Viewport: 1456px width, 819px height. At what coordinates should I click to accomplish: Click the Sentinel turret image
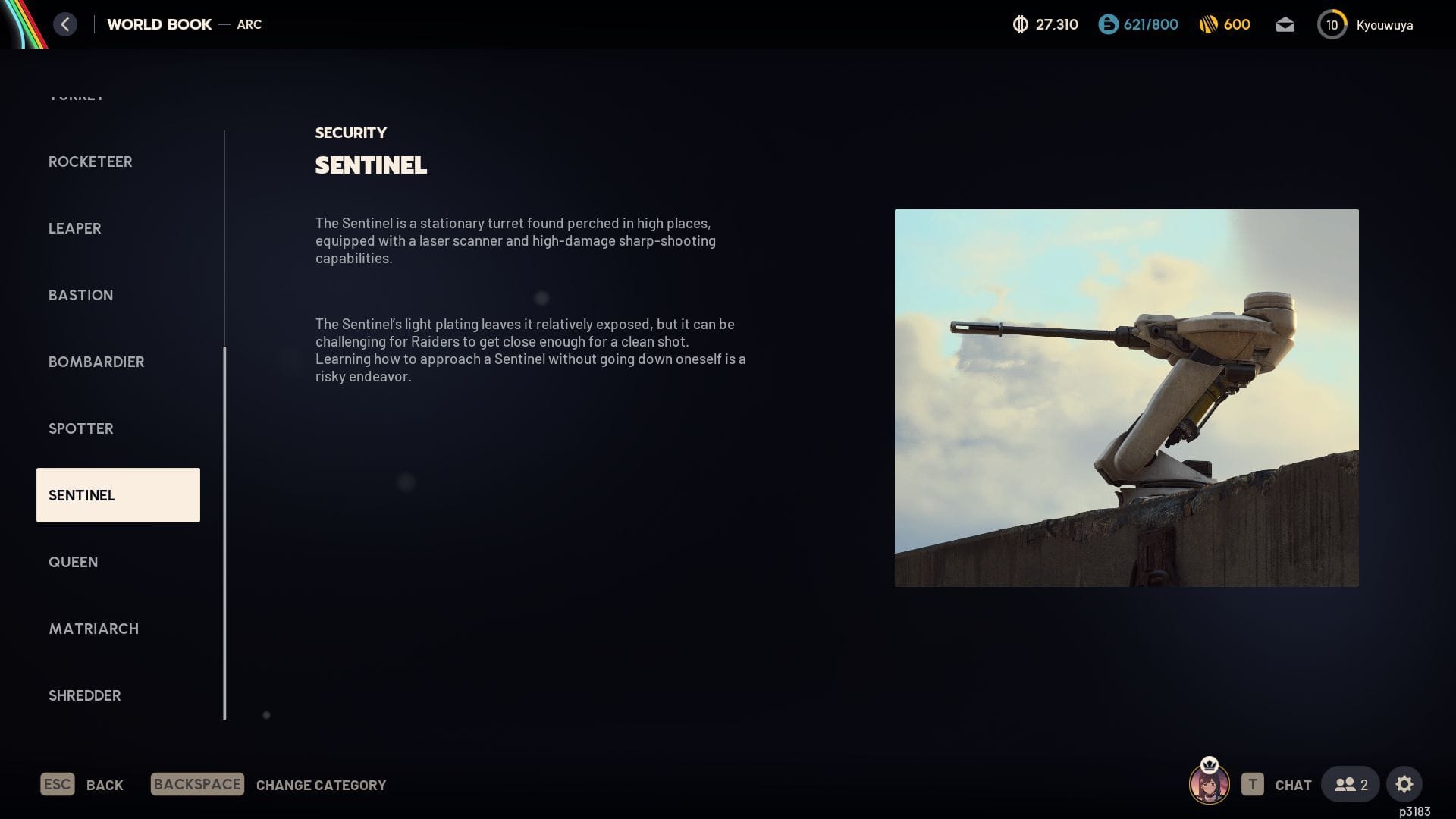pyautogui.click(x=1127, y=398)
